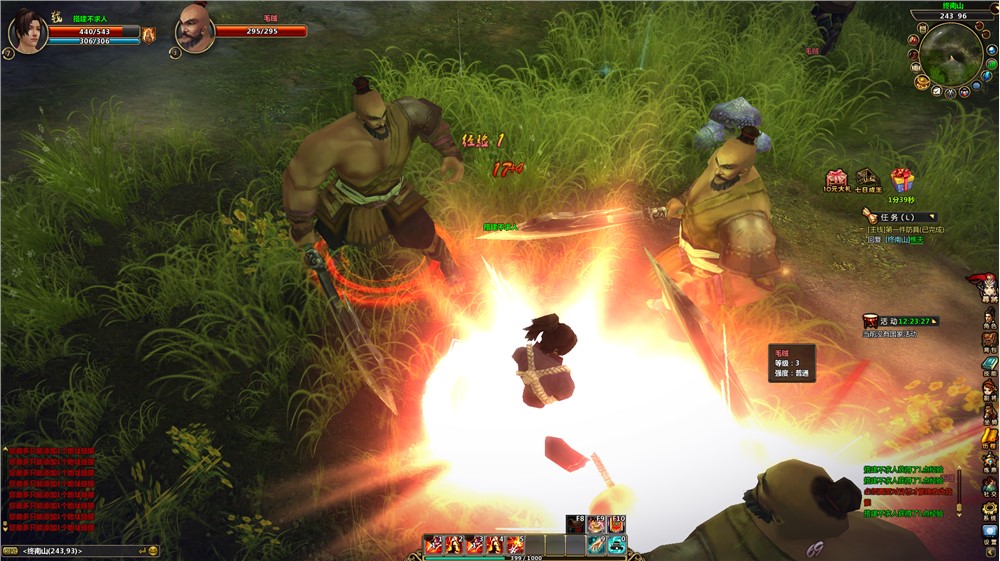Viewport: 1000px width, 561px height.
Task: Open the 系统 system gear menu
Action: 989,510
